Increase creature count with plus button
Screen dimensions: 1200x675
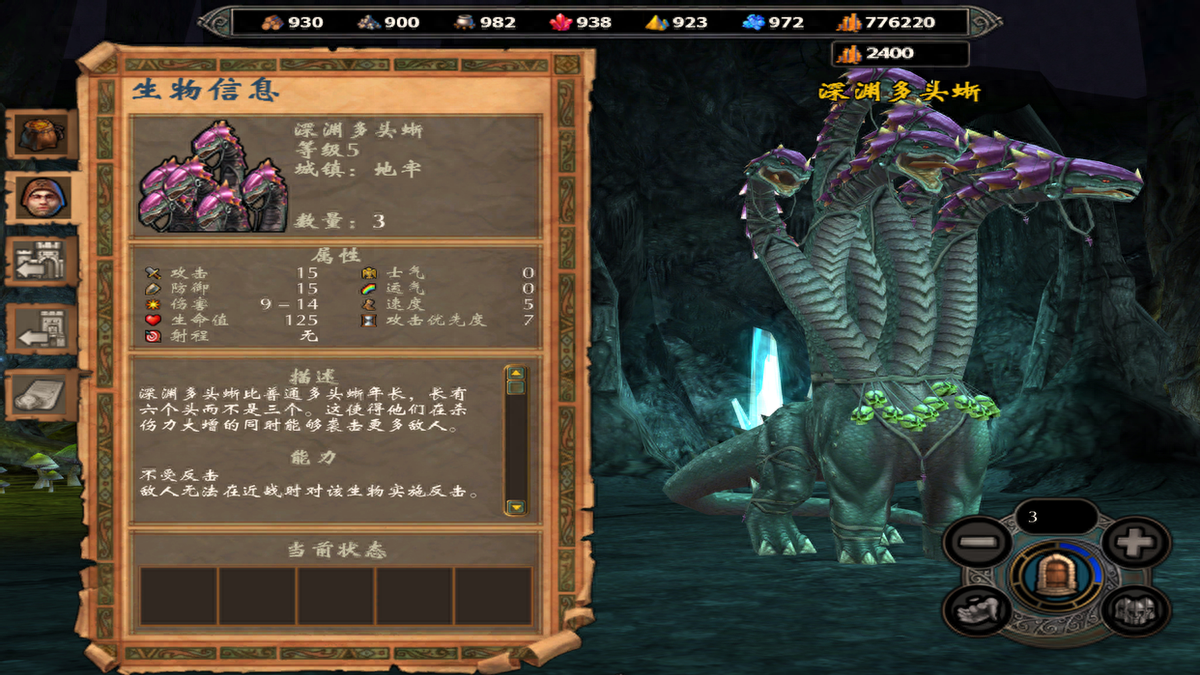[x=1137, y=544]
